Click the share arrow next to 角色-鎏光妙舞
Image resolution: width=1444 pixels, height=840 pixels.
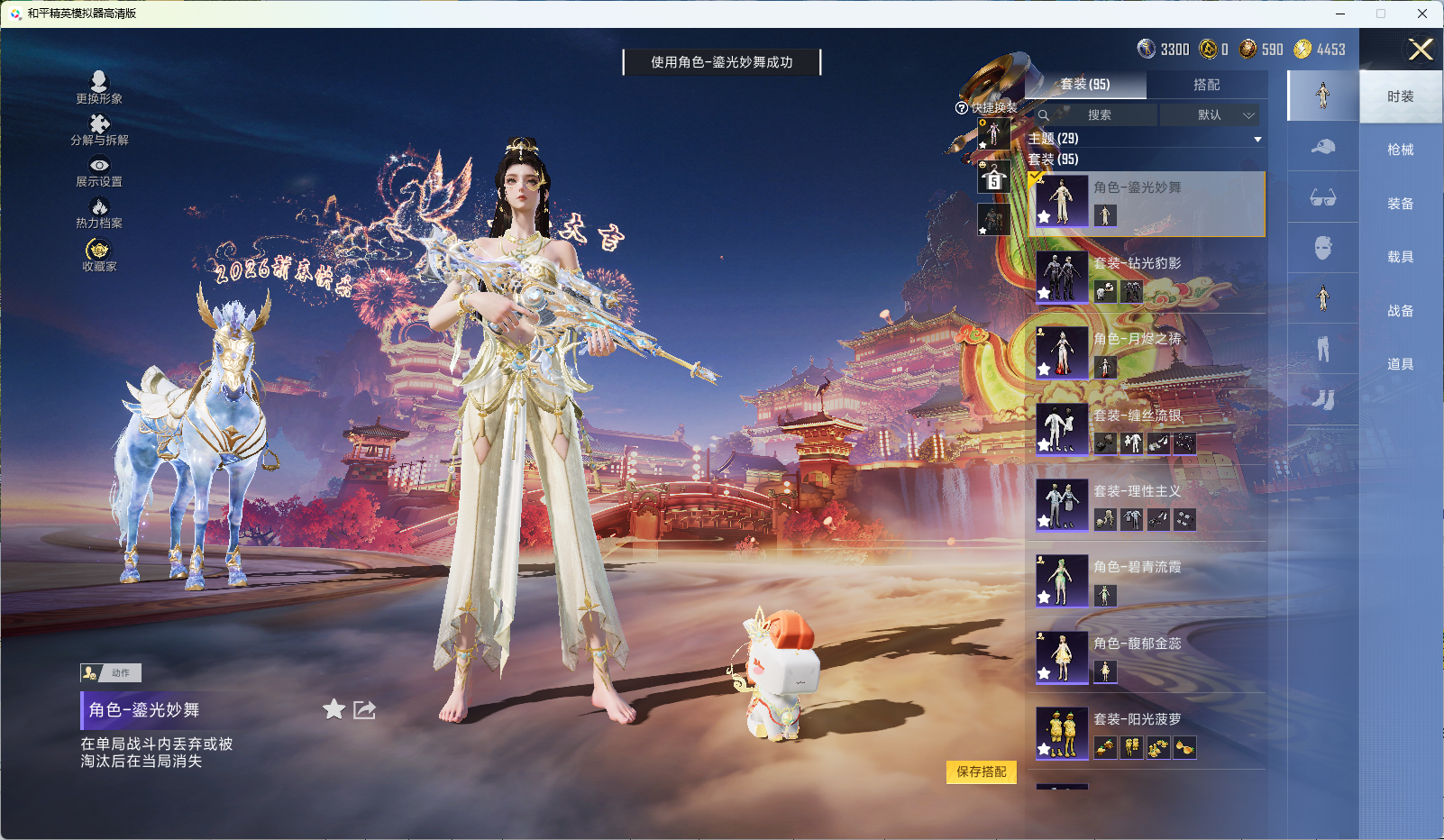coord(363,710)
